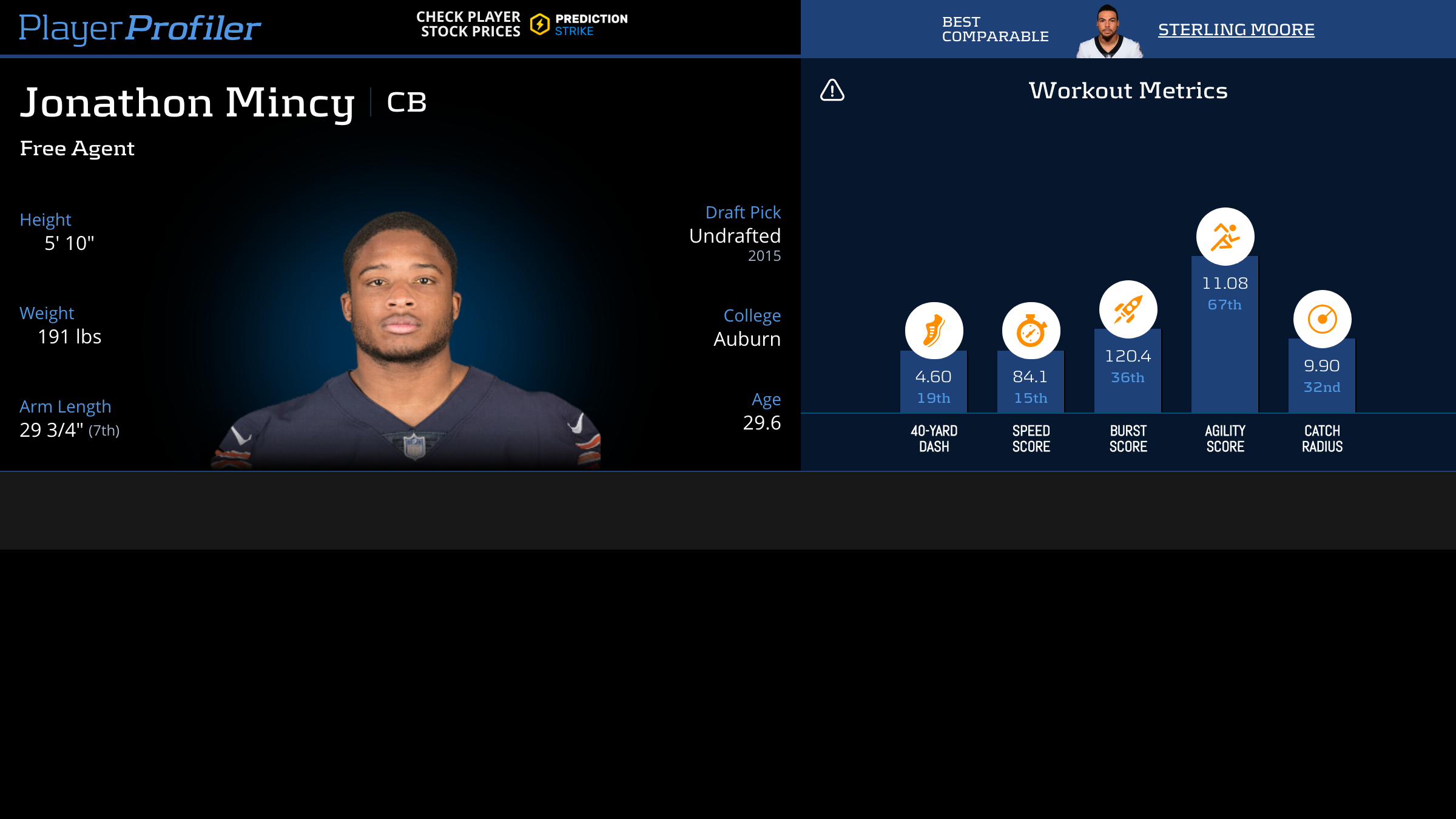Check player stock prices on Prediction Strike
This screenshot has height=819, width=1456.
(522, 24)
